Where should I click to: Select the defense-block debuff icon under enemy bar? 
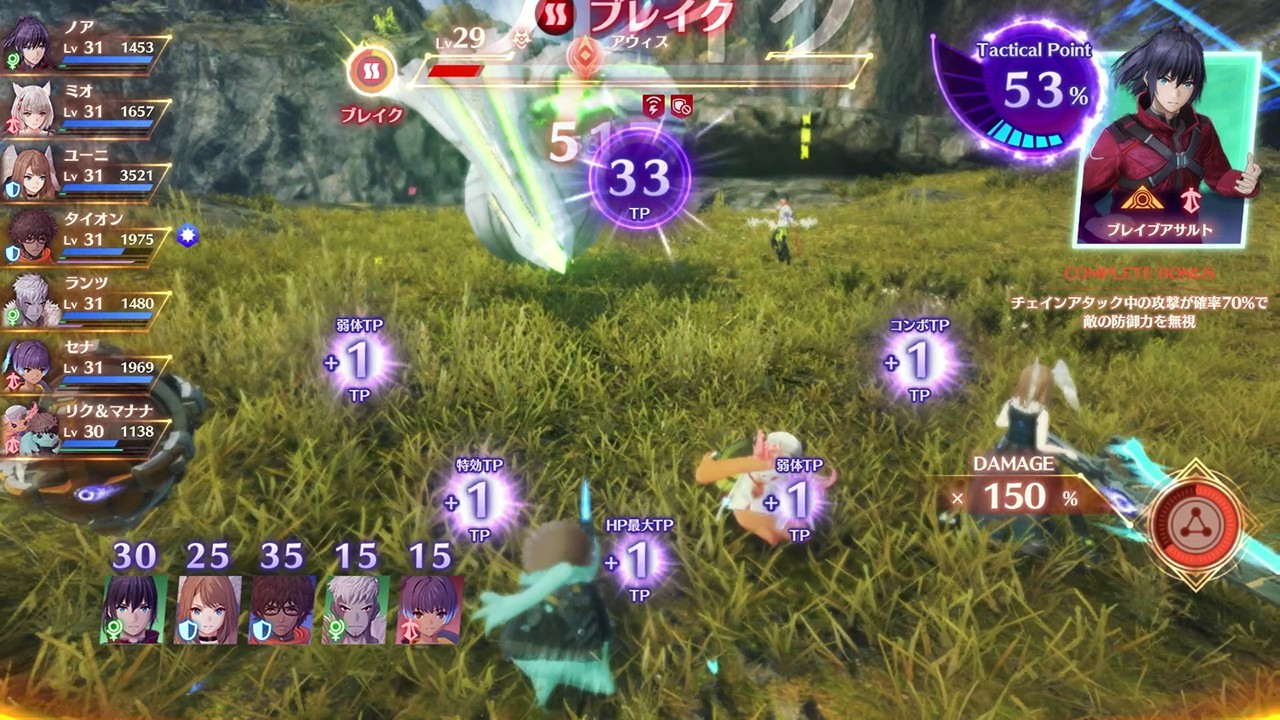(x=682, y=106)
